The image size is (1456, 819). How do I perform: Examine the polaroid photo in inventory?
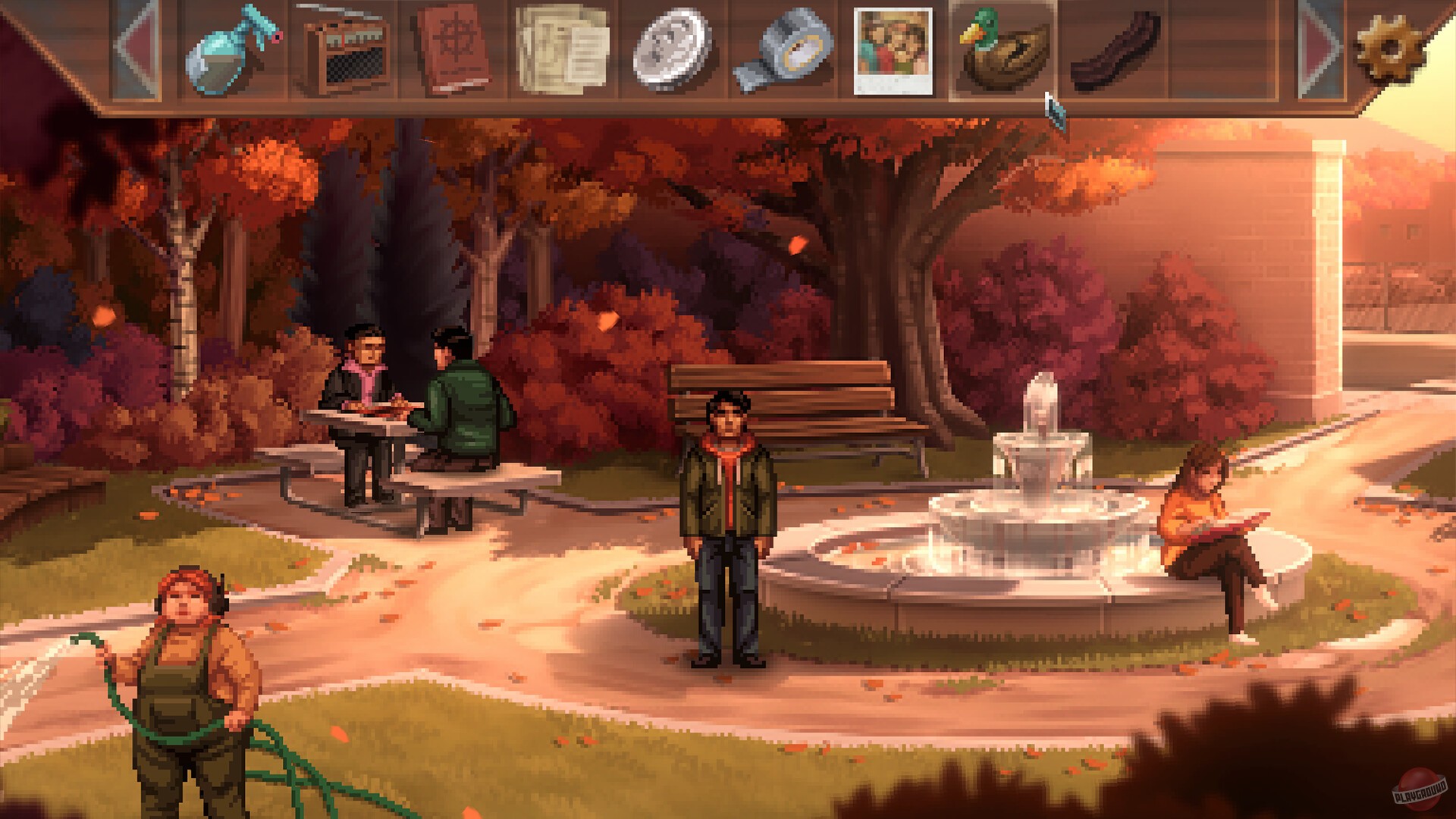click(892, 49)
